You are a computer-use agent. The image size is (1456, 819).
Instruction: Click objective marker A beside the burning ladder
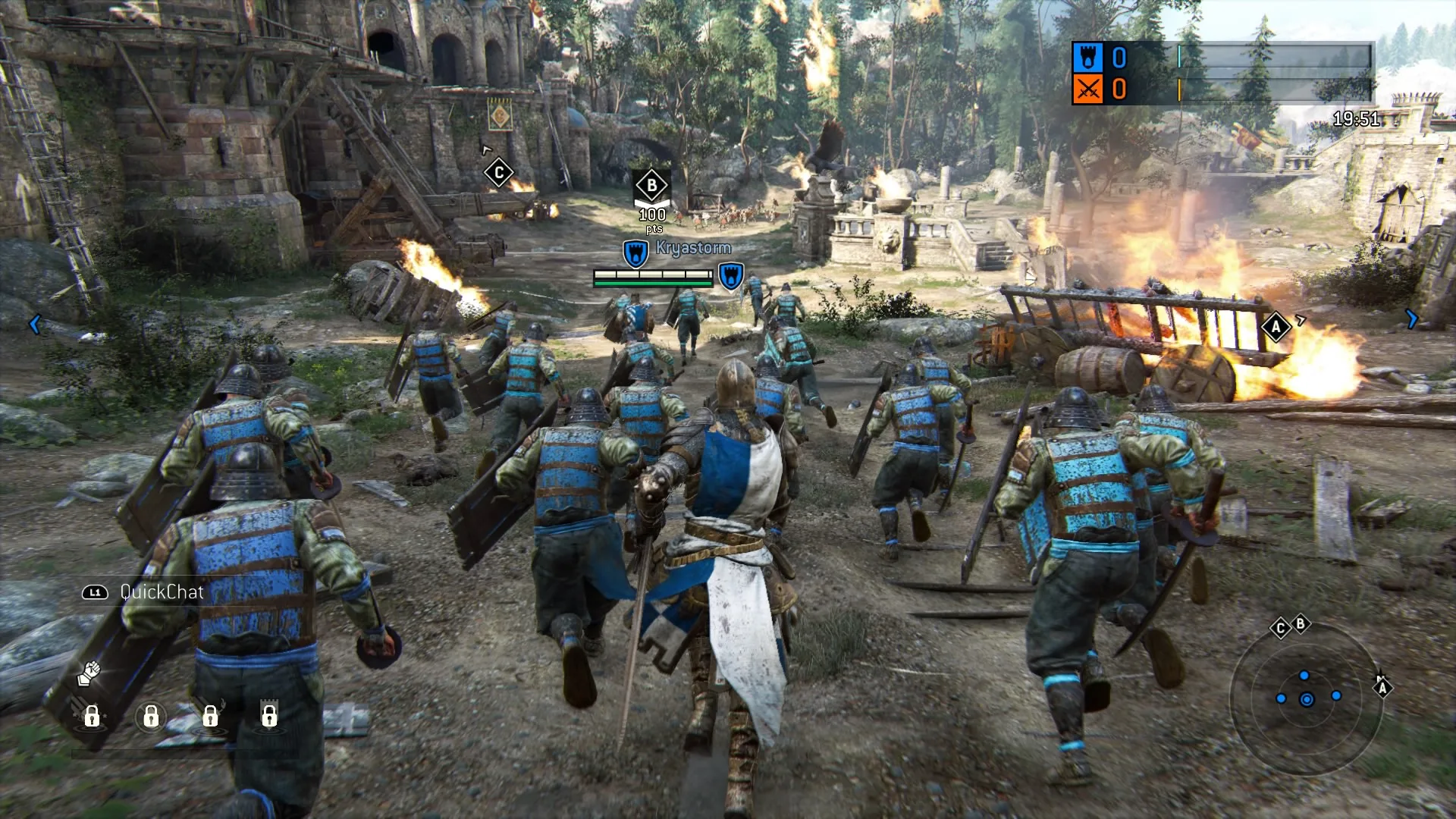[1277, 327]
